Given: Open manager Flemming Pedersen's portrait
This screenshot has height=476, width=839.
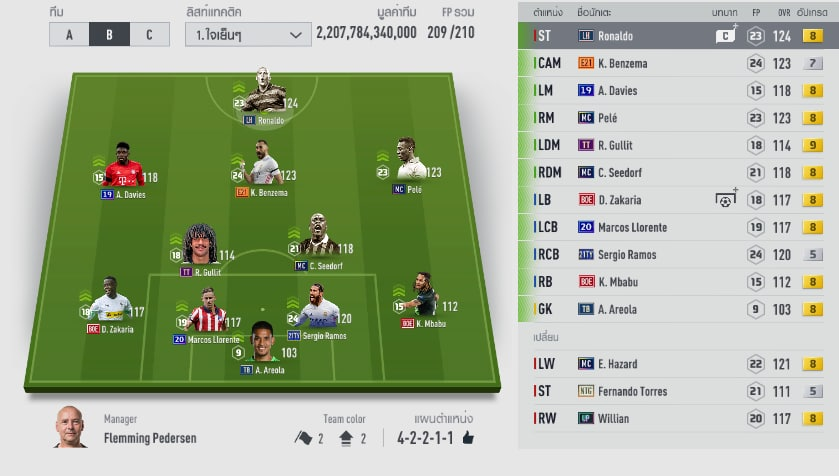Looking at the screenshot, I should (71, 427).
